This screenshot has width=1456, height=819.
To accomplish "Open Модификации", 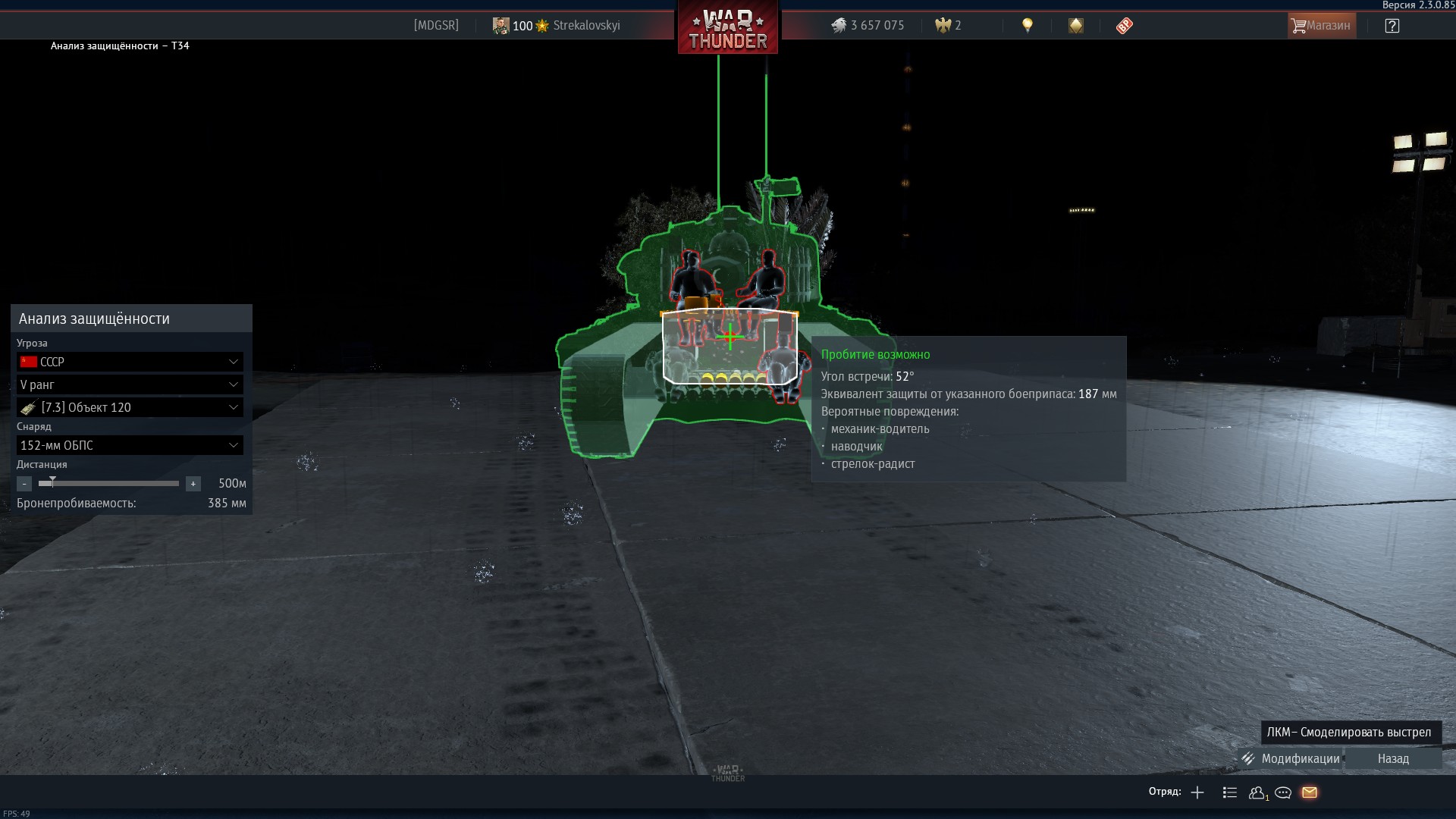I will point(1291,758).
